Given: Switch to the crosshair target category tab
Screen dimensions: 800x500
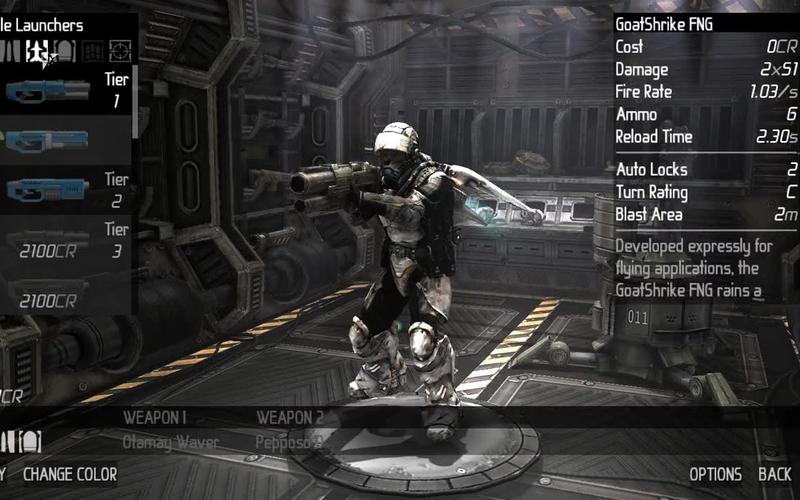Looking at the screenshot, I should [x=120, y=50].
